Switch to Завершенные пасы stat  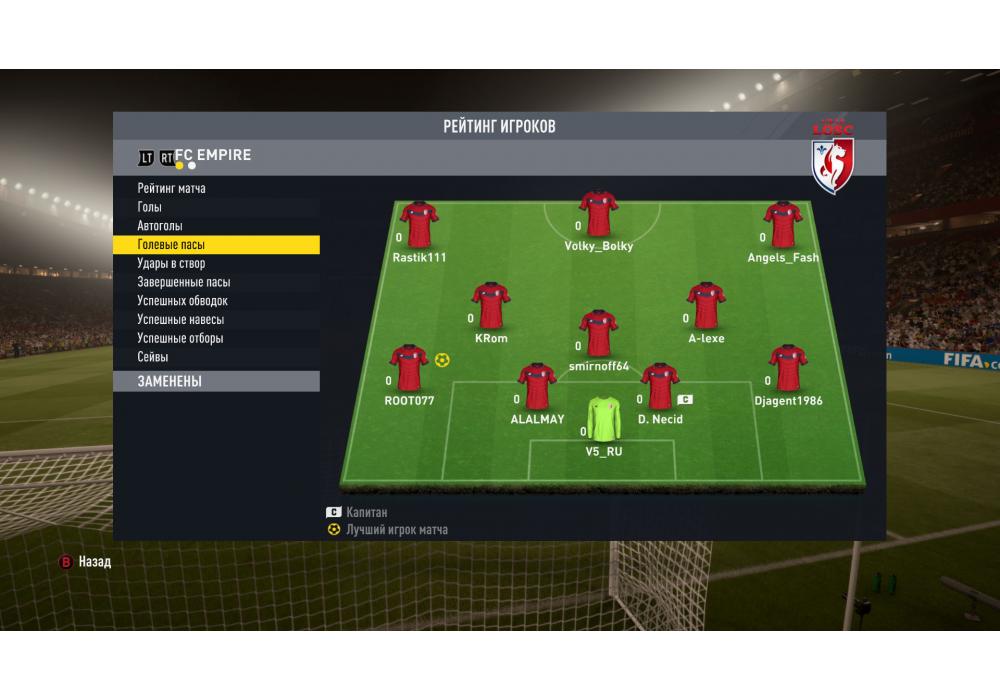tap(184, 282)
